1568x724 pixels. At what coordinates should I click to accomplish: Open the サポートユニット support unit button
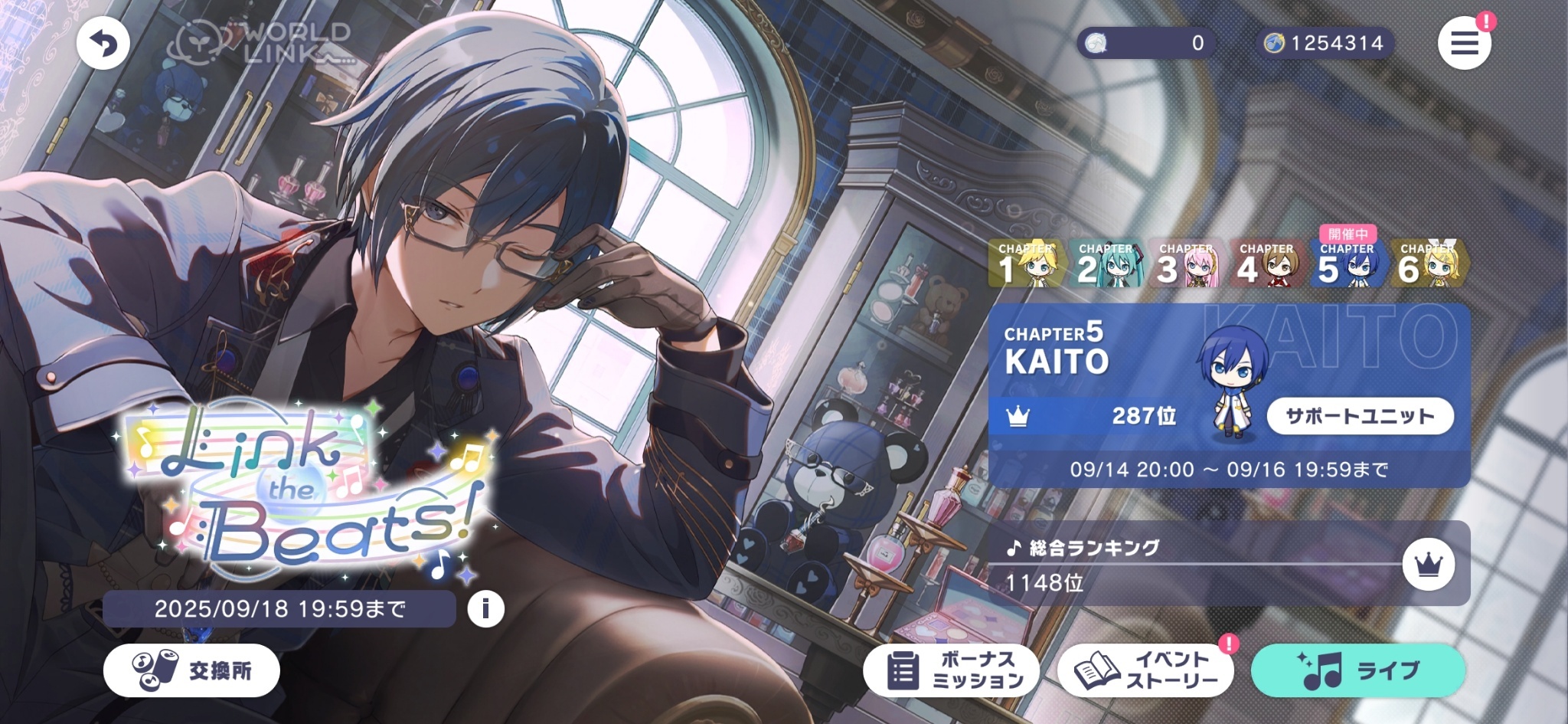[x=1360, y=416]
